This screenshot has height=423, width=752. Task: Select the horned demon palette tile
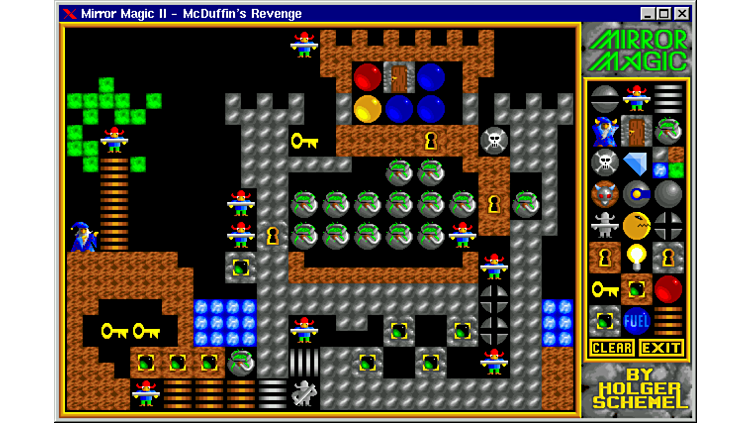(604, 194)
